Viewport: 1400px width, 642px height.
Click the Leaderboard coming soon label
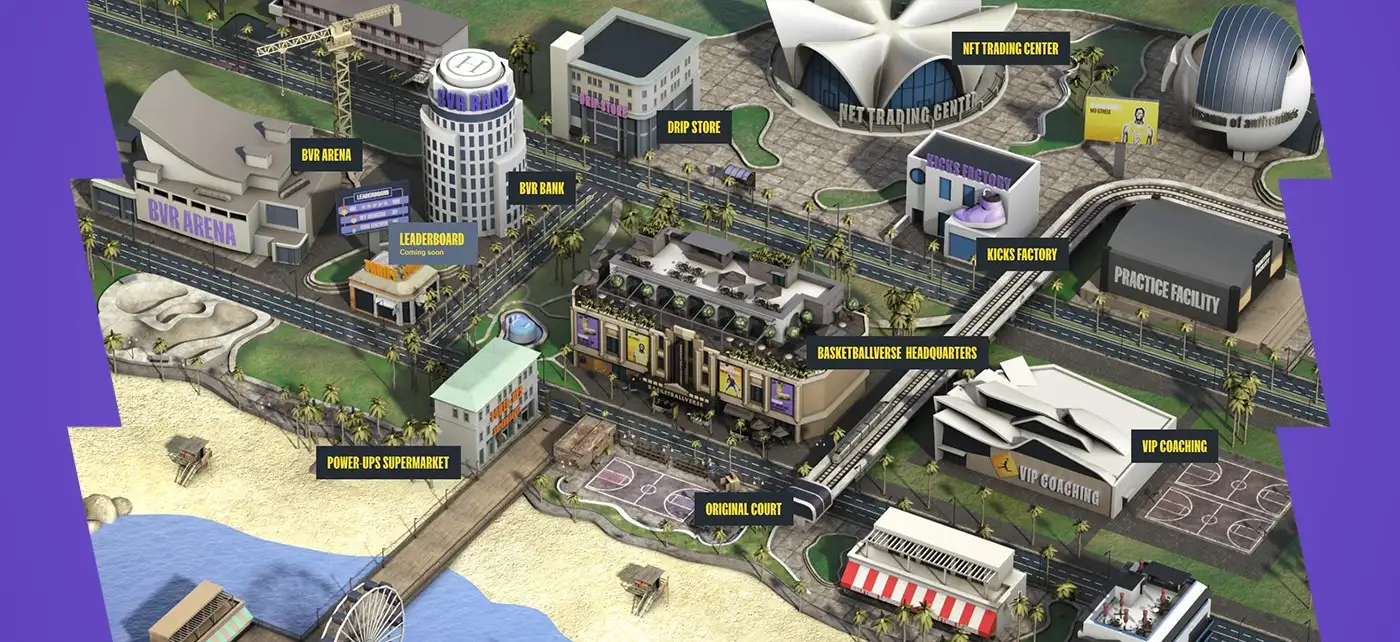[x=433, y=243]
